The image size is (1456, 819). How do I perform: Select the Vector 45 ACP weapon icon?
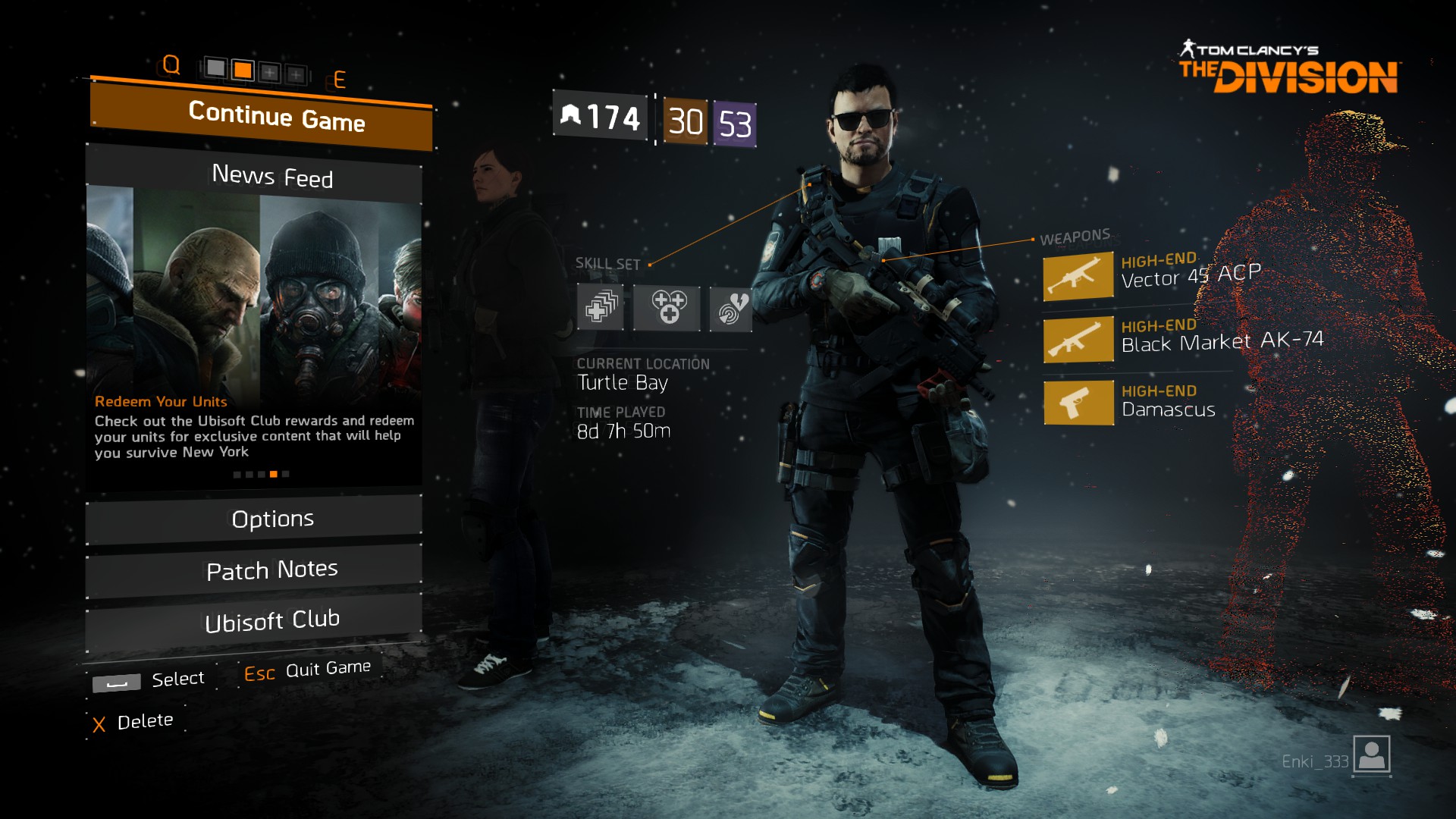[x=1078, y=276]
